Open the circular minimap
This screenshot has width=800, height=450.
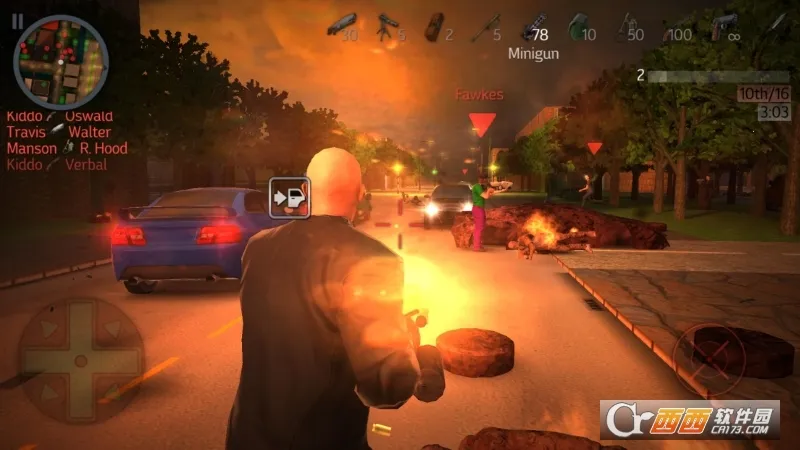click(x=60, y=62)
